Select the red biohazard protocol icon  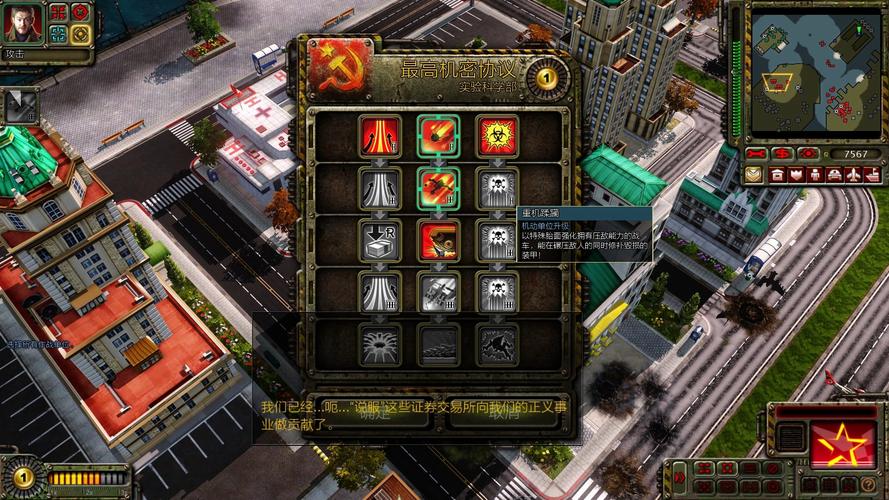pos(497,136)
